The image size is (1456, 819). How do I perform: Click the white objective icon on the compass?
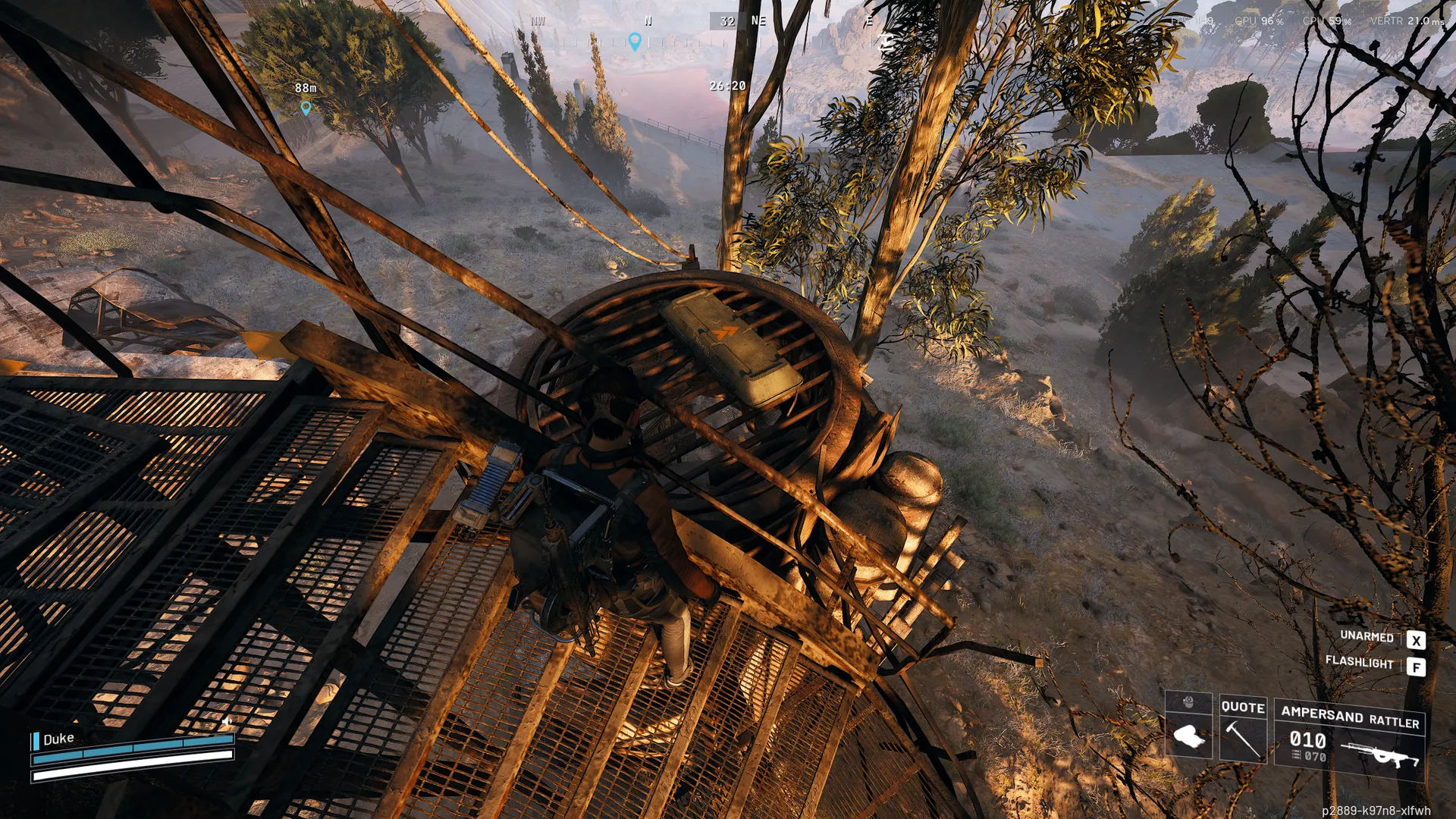click(x=885, y=42)
